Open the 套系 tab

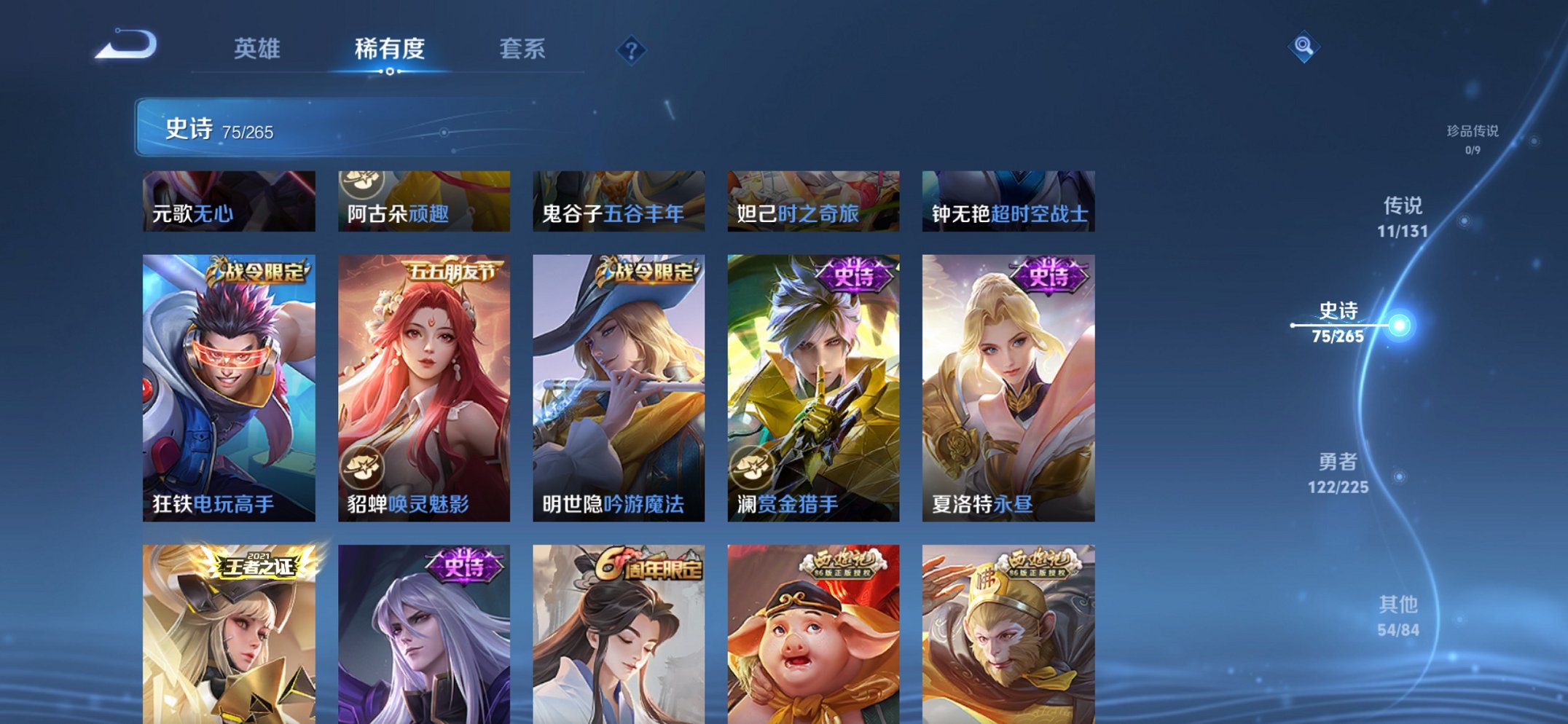[x=520, y=50]
